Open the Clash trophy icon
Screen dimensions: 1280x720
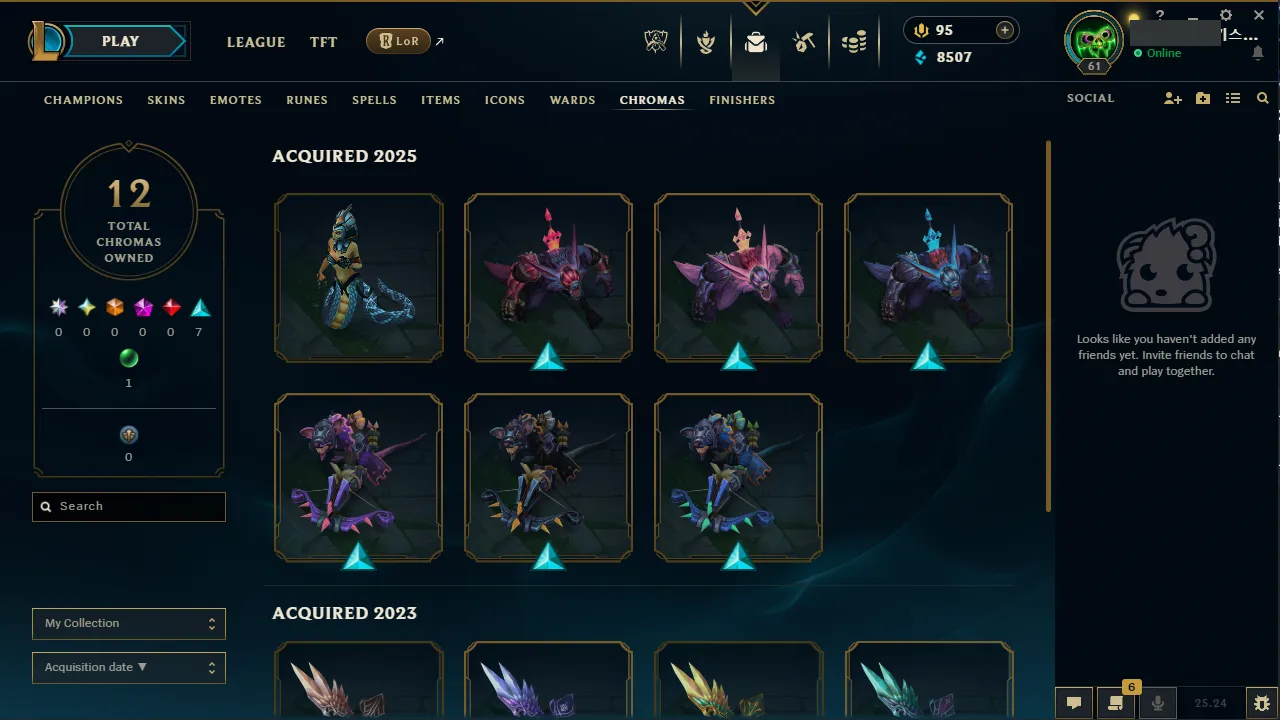706,41
